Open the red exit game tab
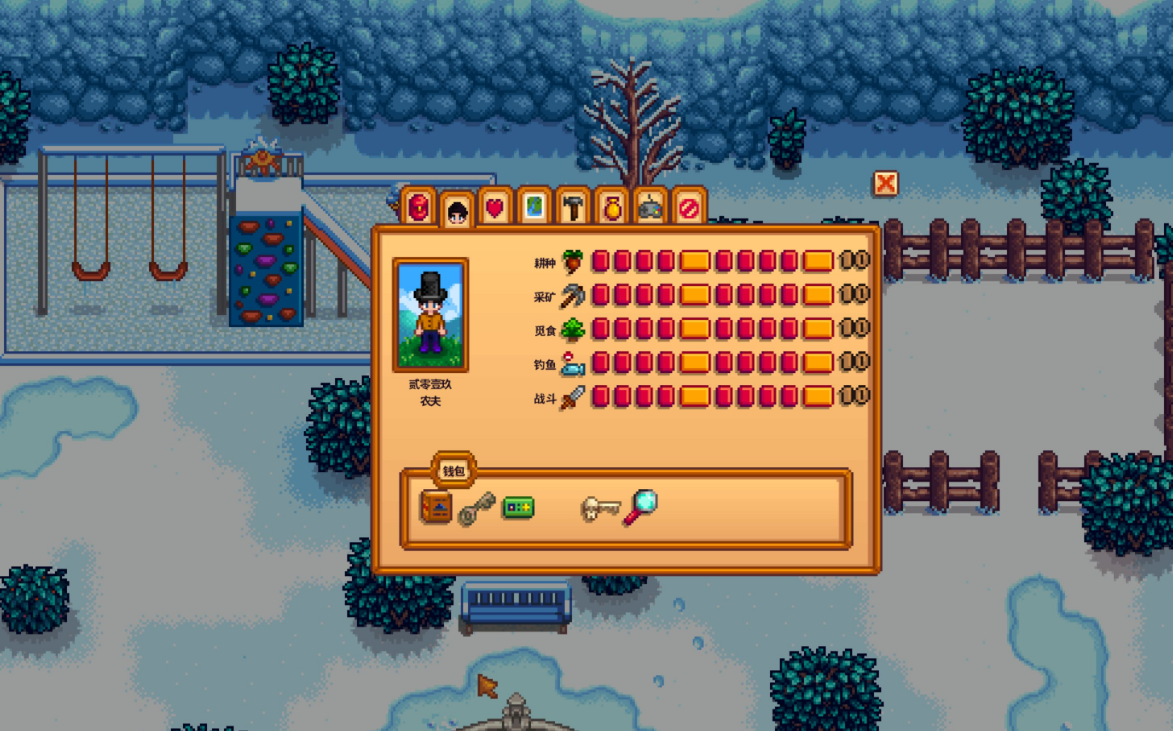Image resolution: width=1173 pixels, height=731 pixels. pyautogui.click(x=688, y=207)
